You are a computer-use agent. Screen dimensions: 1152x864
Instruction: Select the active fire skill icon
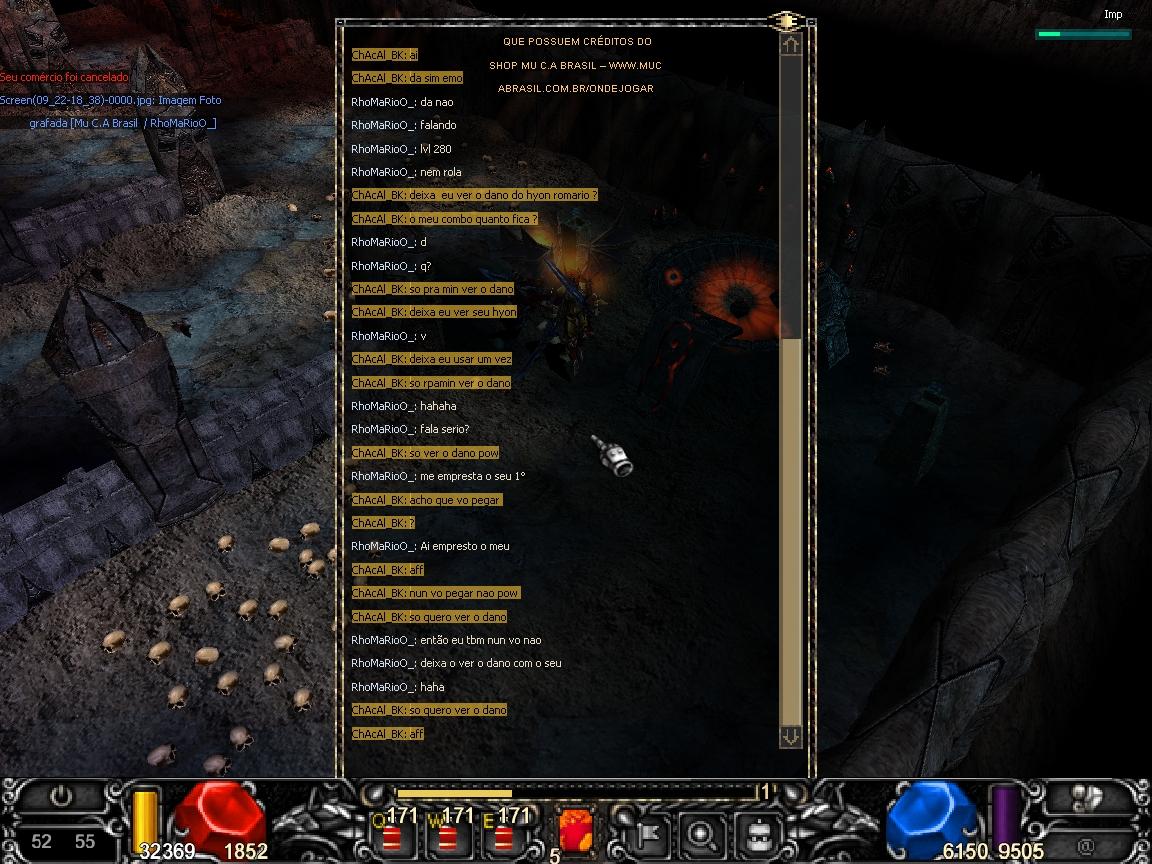tap(575, 830)
